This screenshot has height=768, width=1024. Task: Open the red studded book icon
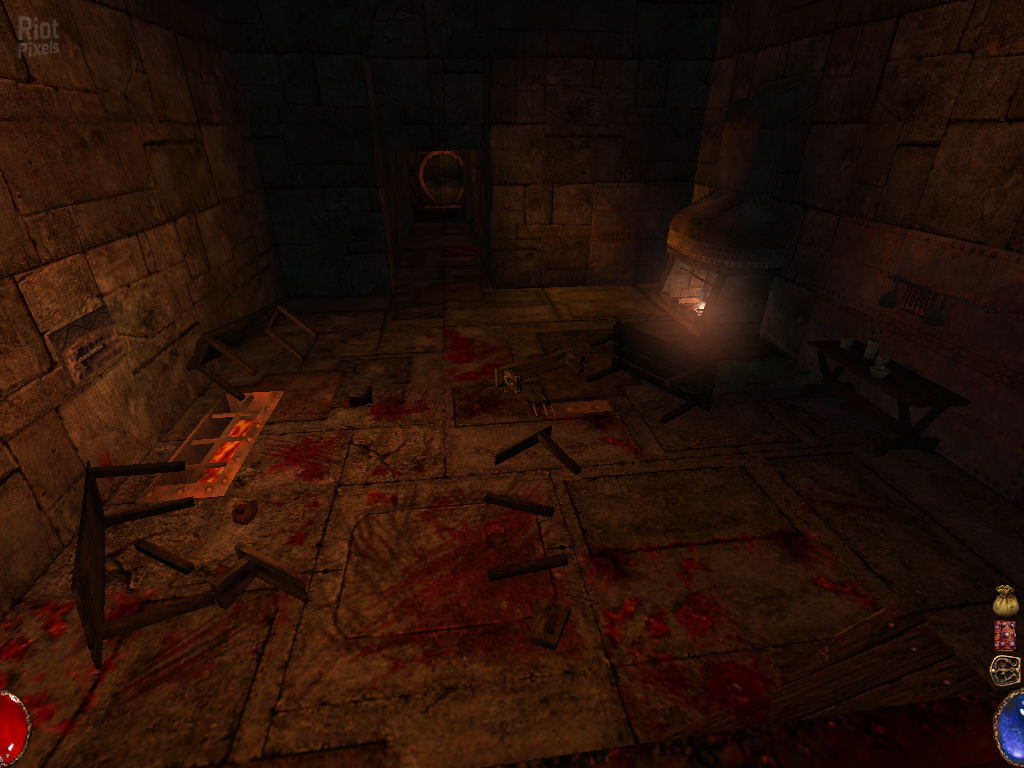point(1005,635)
